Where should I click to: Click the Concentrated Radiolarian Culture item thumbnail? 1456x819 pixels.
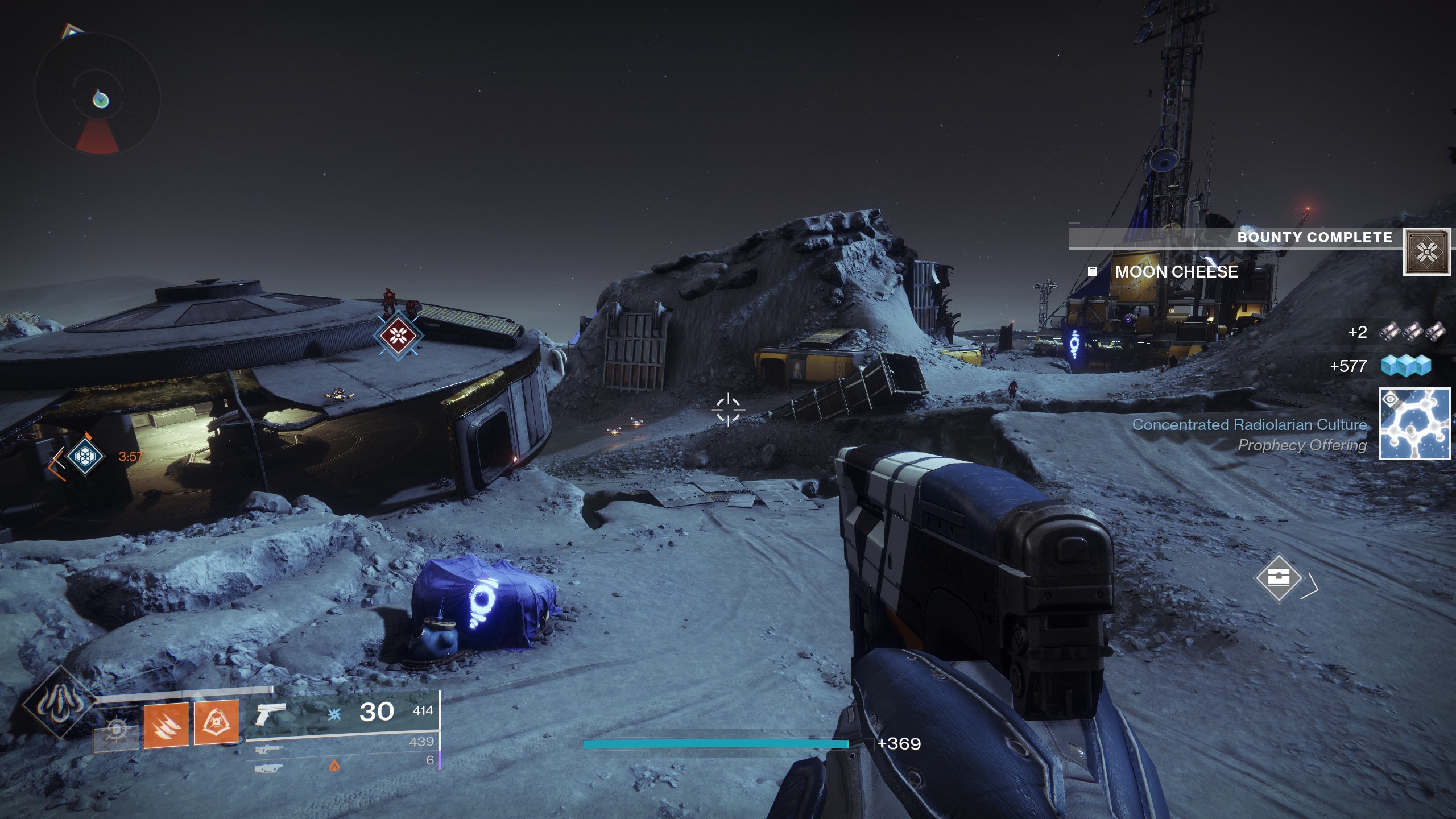tap(1414, 423)
